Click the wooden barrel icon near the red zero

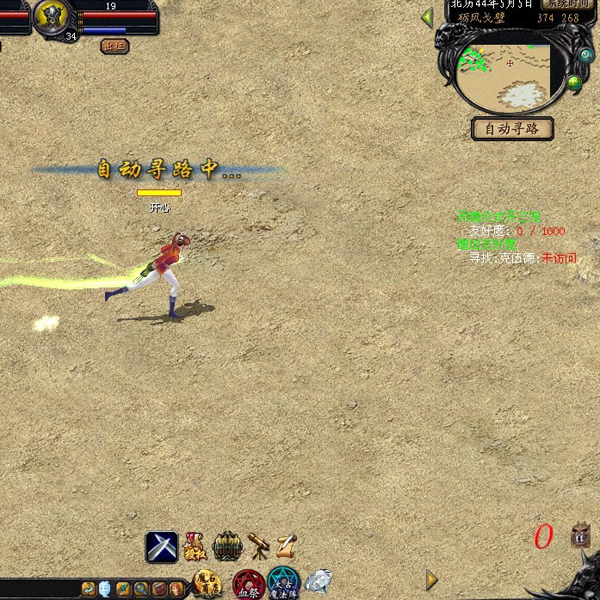[x=581, y=536]
